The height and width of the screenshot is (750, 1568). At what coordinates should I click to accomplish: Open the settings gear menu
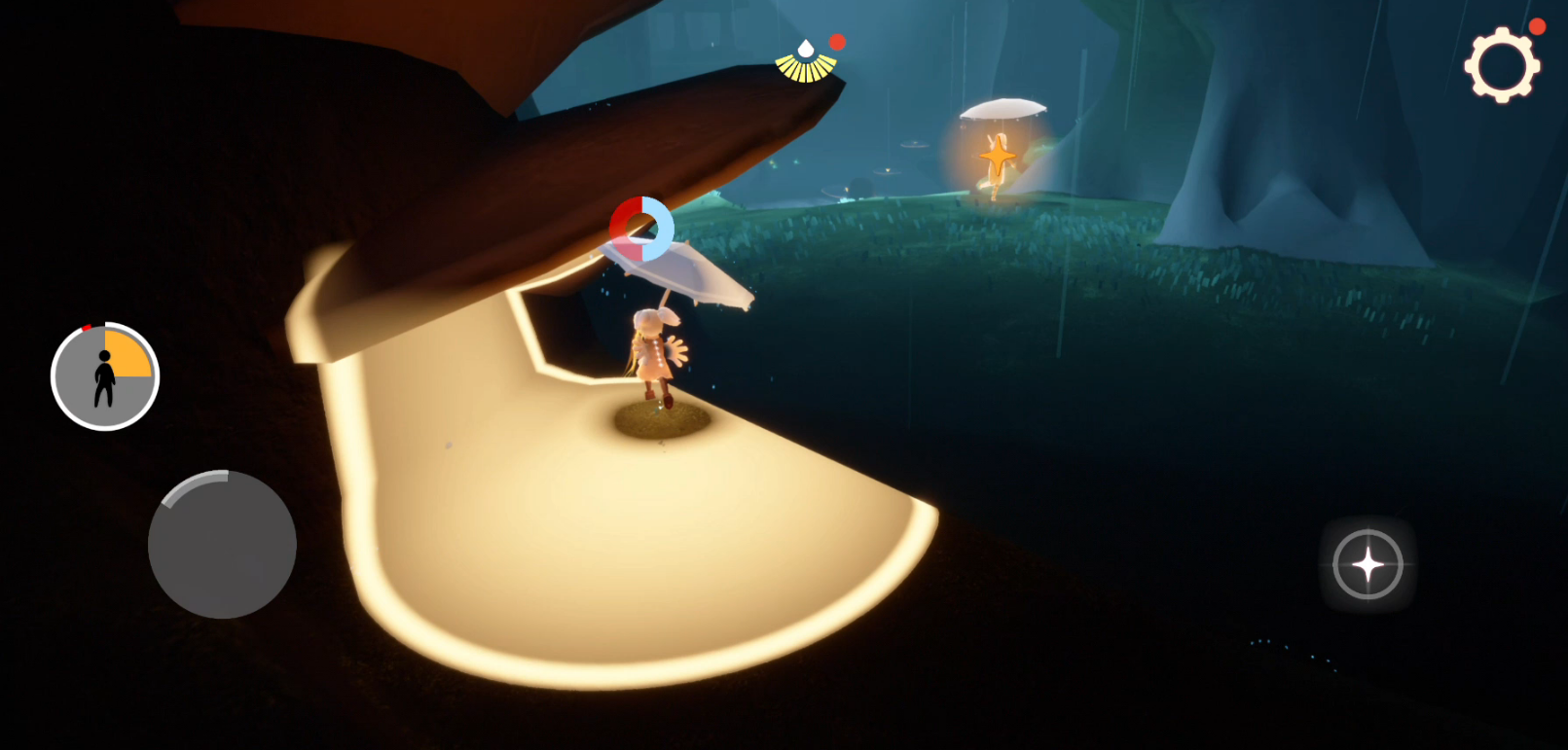[x=1502, y=65]
